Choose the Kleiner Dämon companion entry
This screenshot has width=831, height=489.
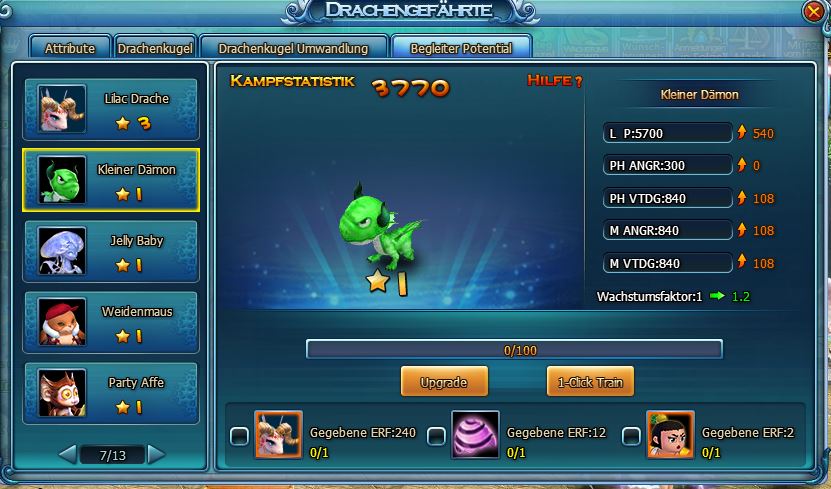click(x=111, y=180)
